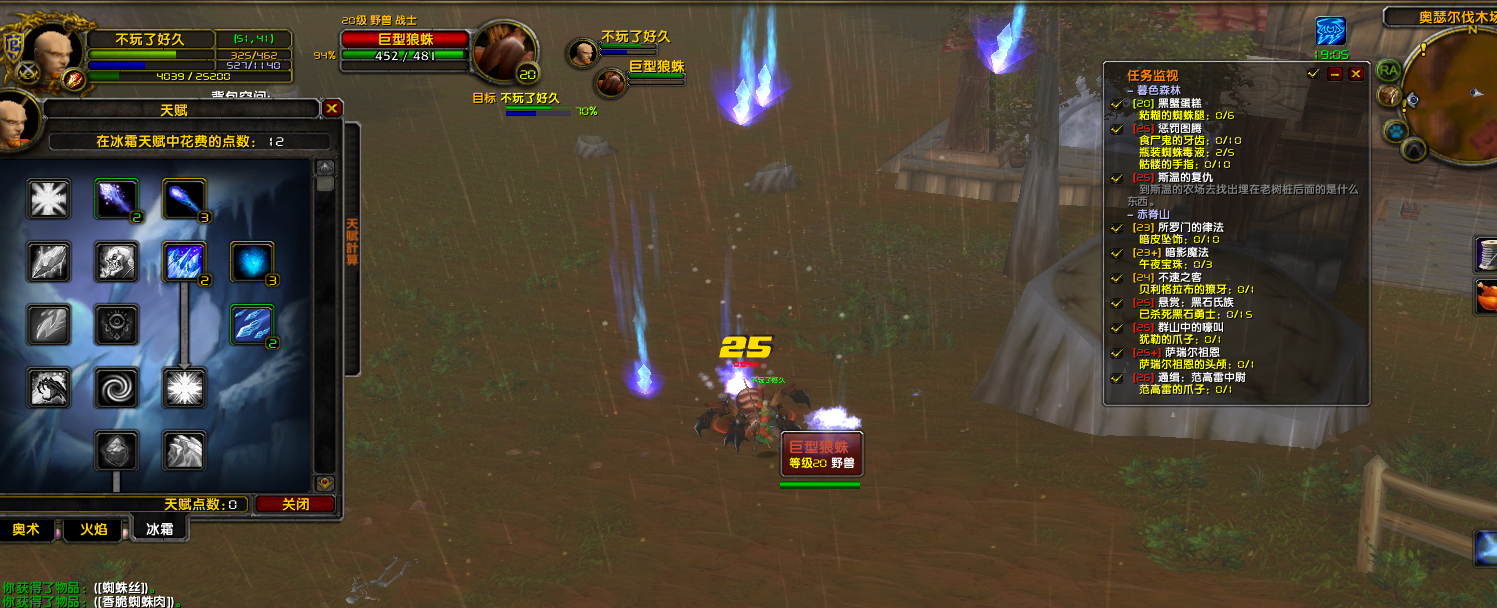Choose the skull frost talent icon
1497x608 pixels.
(x=116, y=262)
